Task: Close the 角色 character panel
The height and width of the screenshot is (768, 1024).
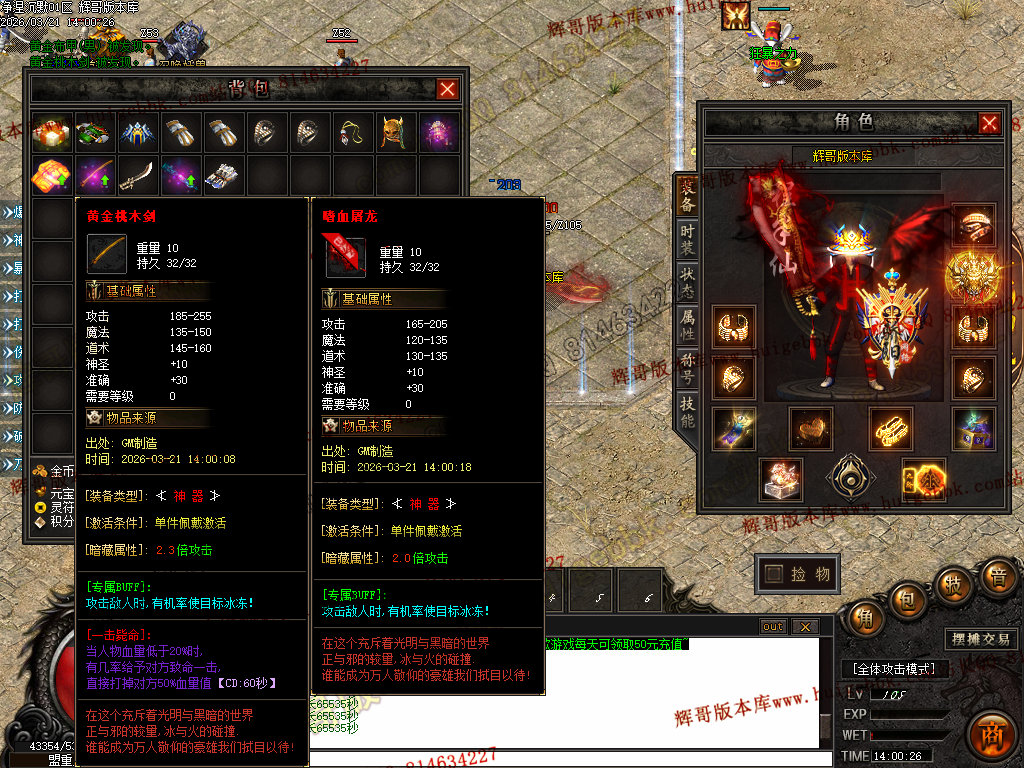Action: coord(989,123)
